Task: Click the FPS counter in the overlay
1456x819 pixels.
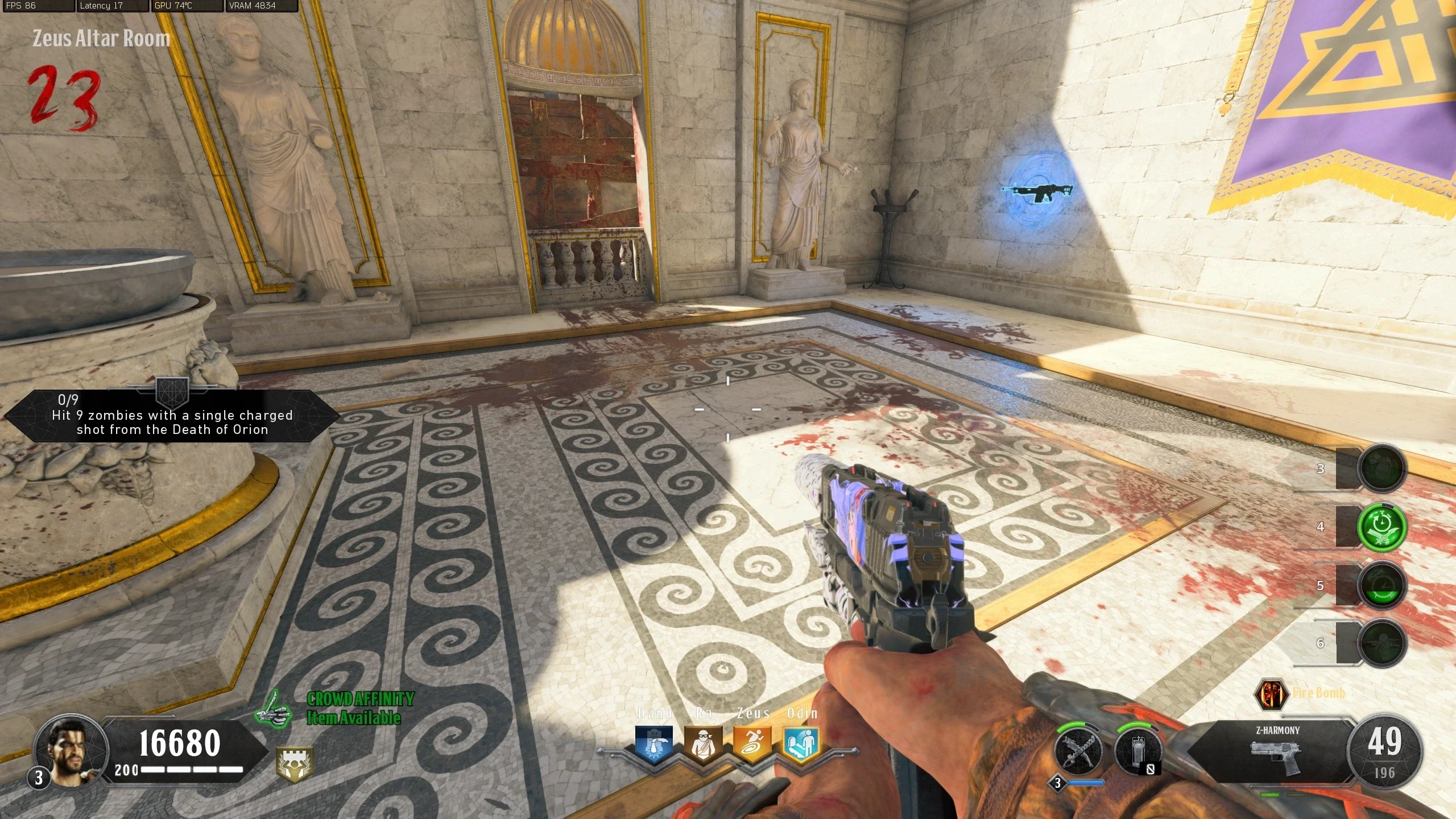Action: [x=38, y=6]
